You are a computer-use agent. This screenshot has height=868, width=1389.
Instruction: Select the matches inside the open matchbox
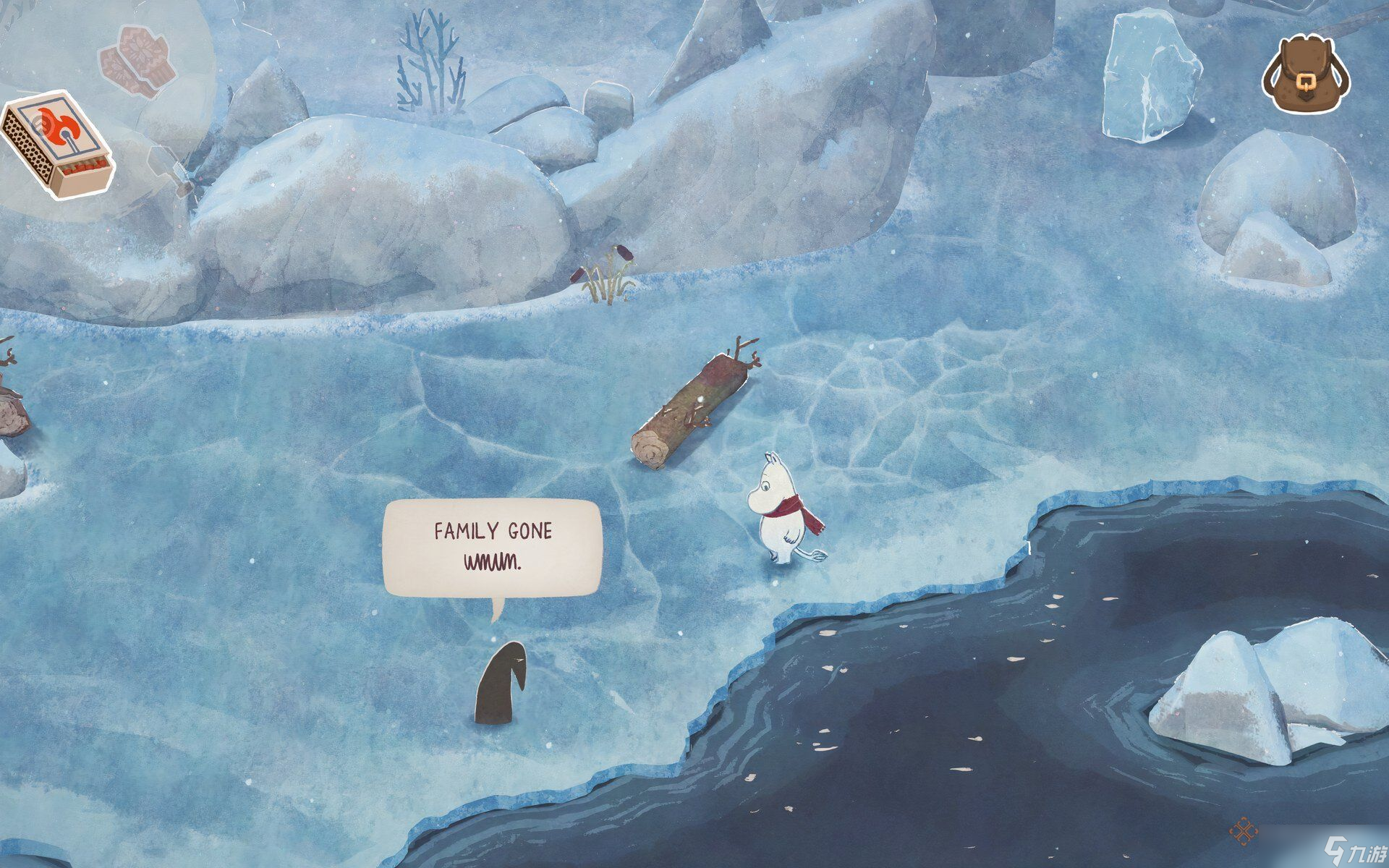coord(83,168)
